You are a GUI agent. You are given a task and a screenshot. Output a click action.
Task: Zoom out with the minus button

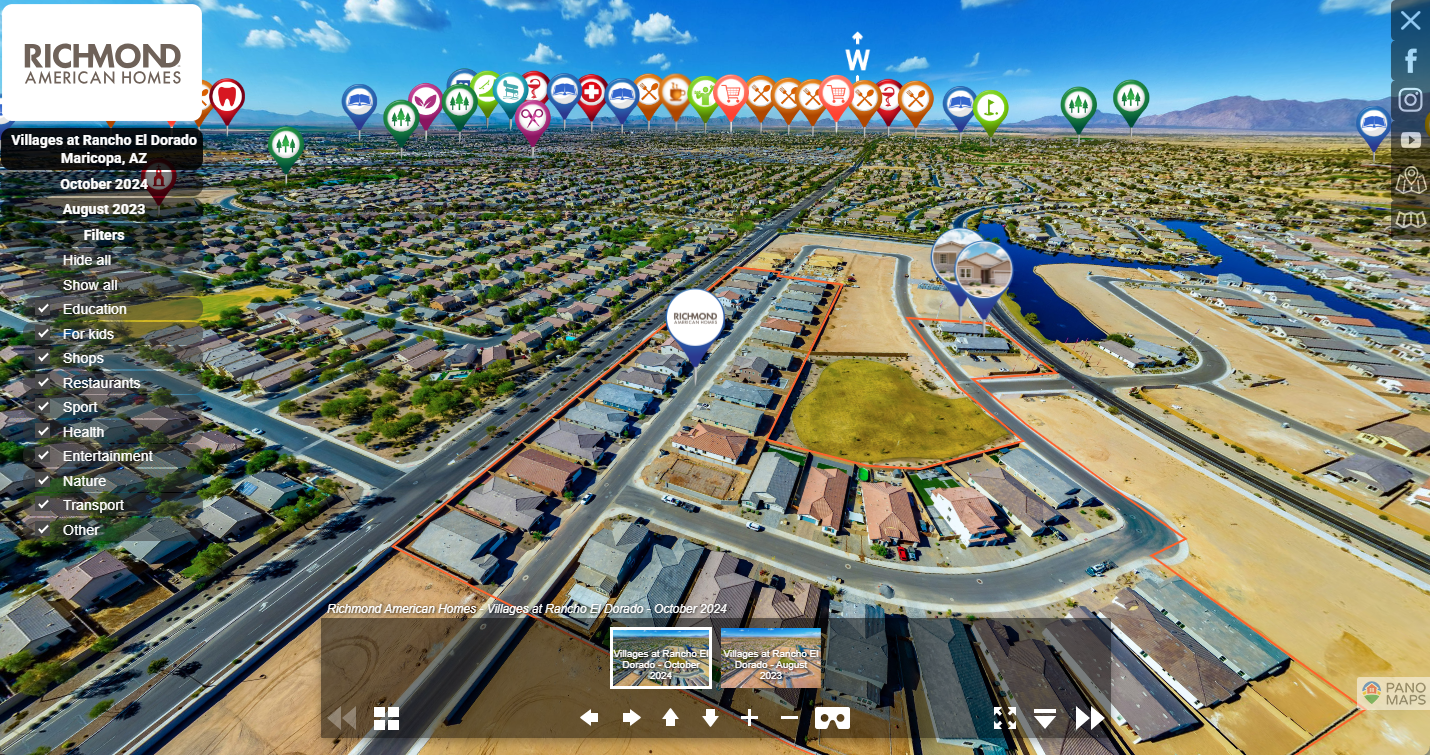tap(789, 718)
